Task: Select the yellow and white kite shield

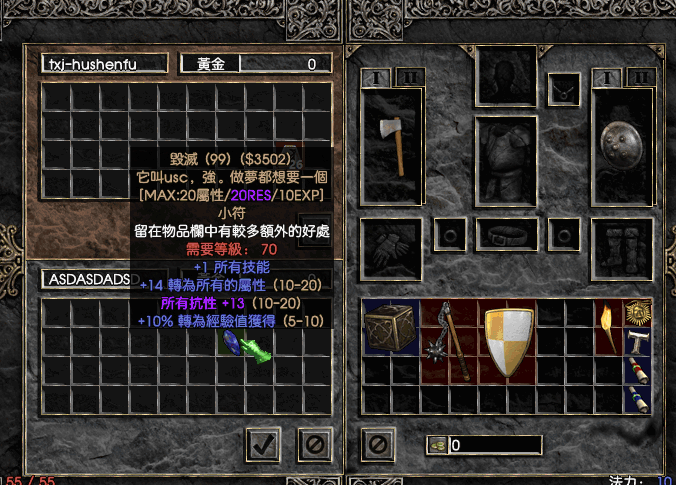Action: pyautogui.click(x=509, y=341)
